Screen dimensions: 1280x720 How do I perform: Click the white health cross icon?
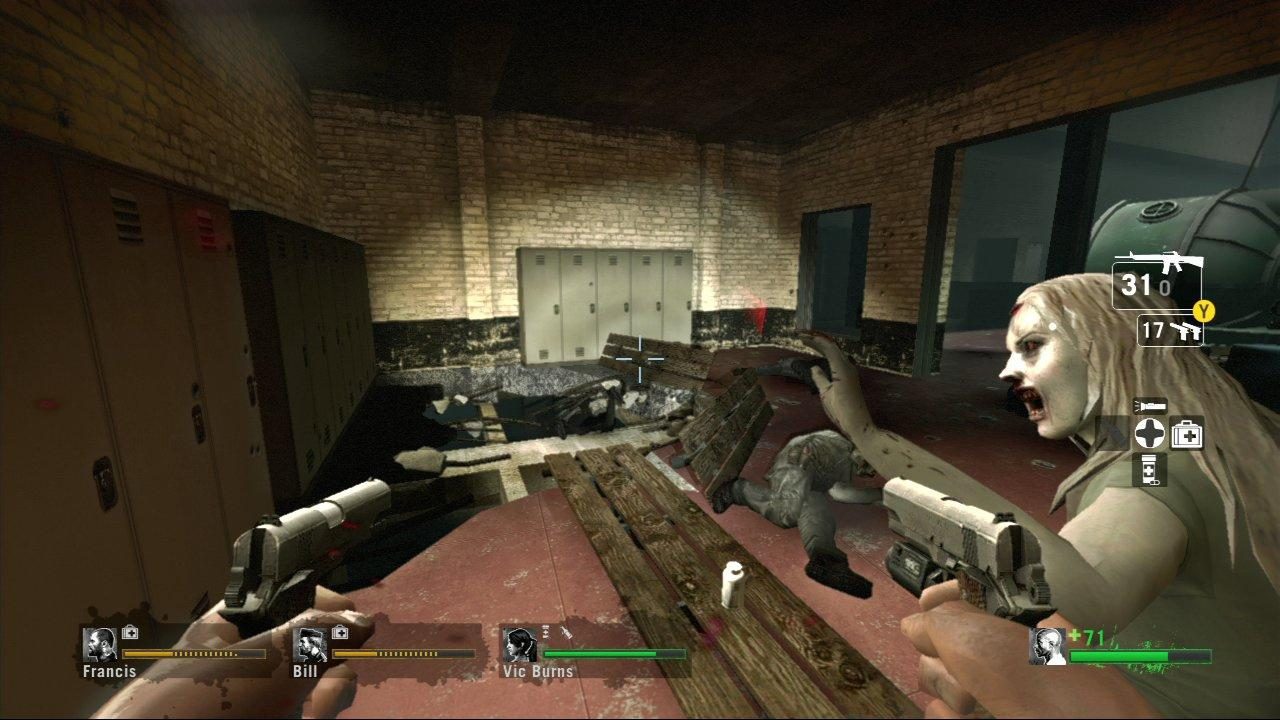[1150, 432]
